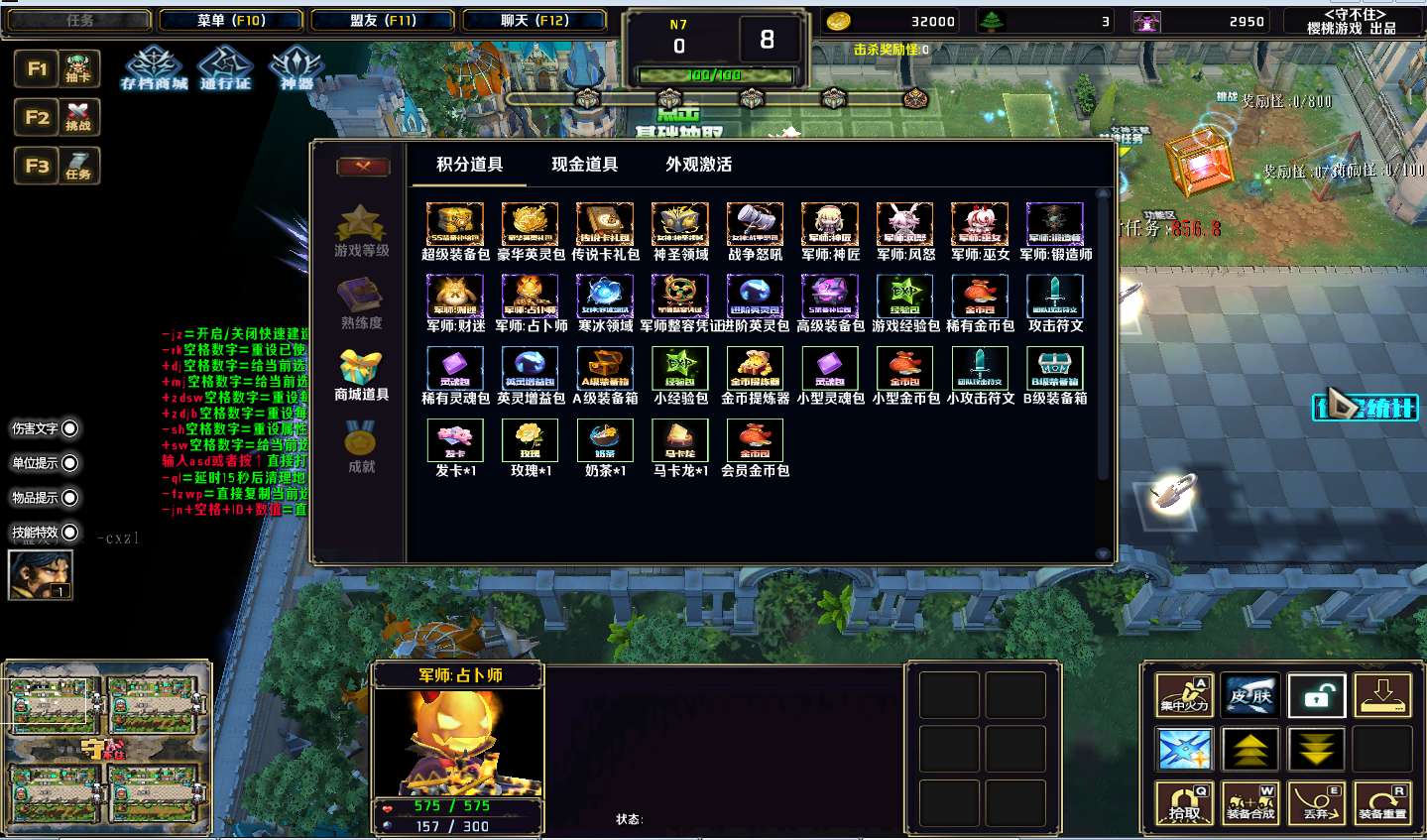Open the 通行证 pass icon
Image resolution: width=1427 pixels, height=840 pixels.
(225, 67)
